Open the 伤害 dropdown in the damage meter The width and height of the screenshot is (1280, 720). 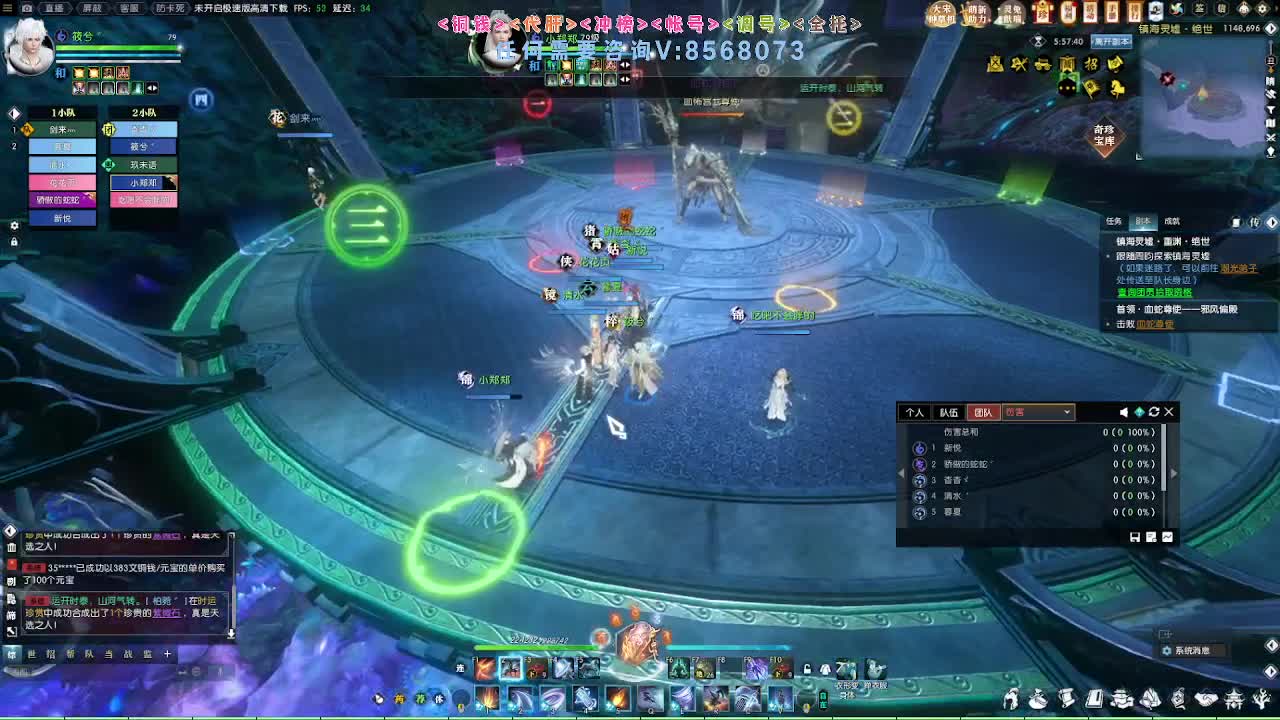(1038, 412)
